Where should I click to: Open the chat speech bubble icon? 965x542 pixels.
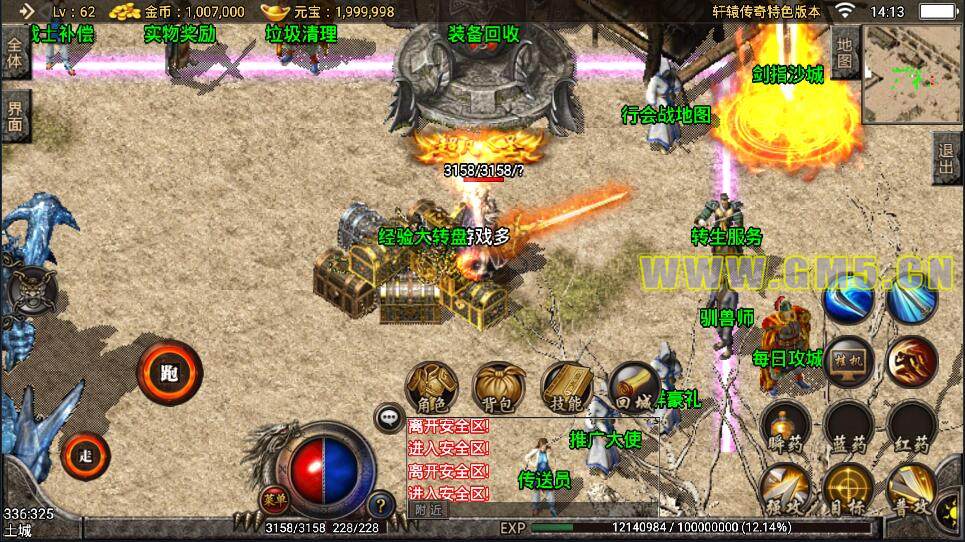(389, 418)
